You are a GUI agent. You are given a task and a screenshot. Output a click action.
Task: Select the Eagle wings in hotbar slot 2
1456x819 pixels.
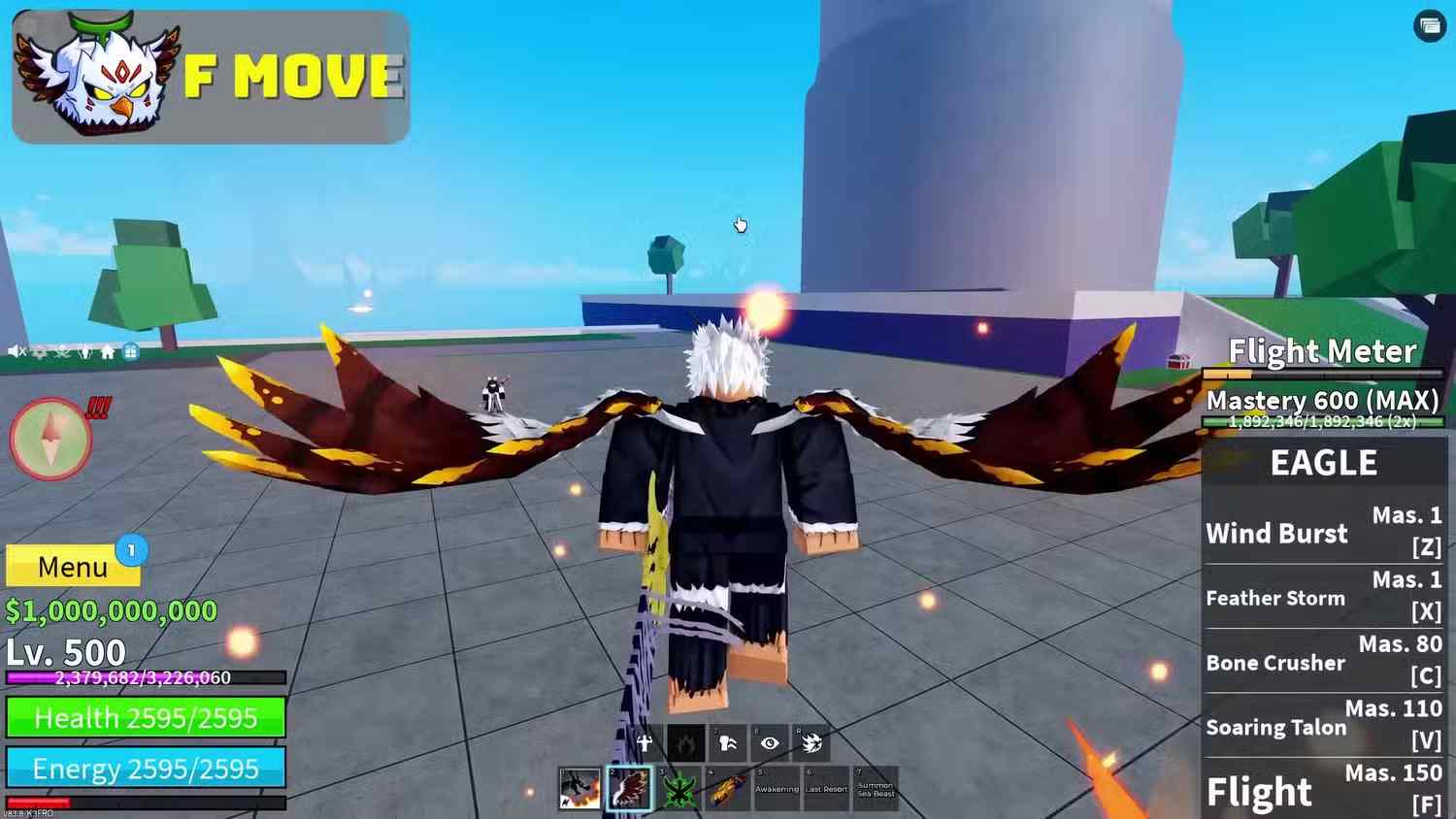tap(629, 789)
